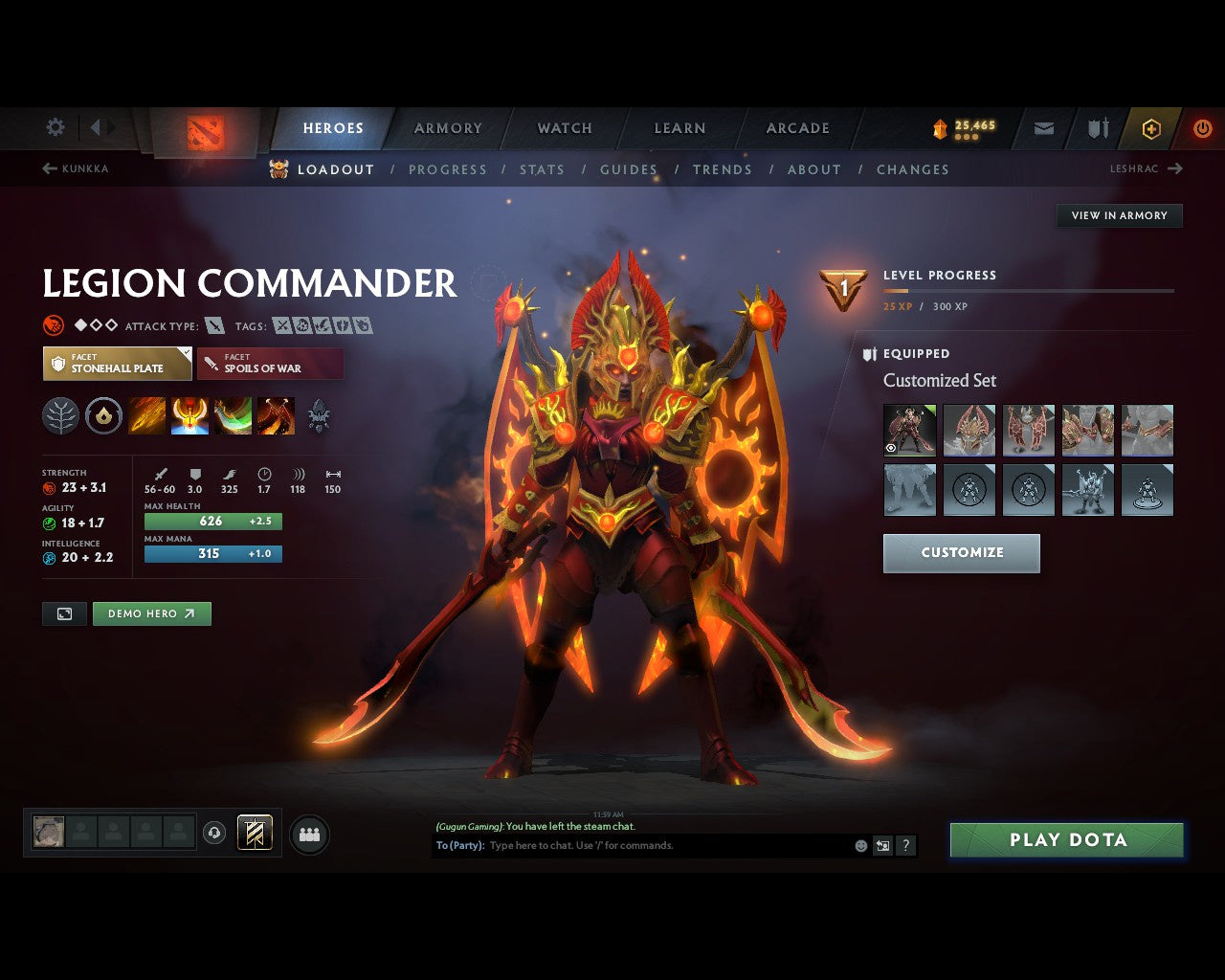Open the settings gear

click(x=55, y=126)
